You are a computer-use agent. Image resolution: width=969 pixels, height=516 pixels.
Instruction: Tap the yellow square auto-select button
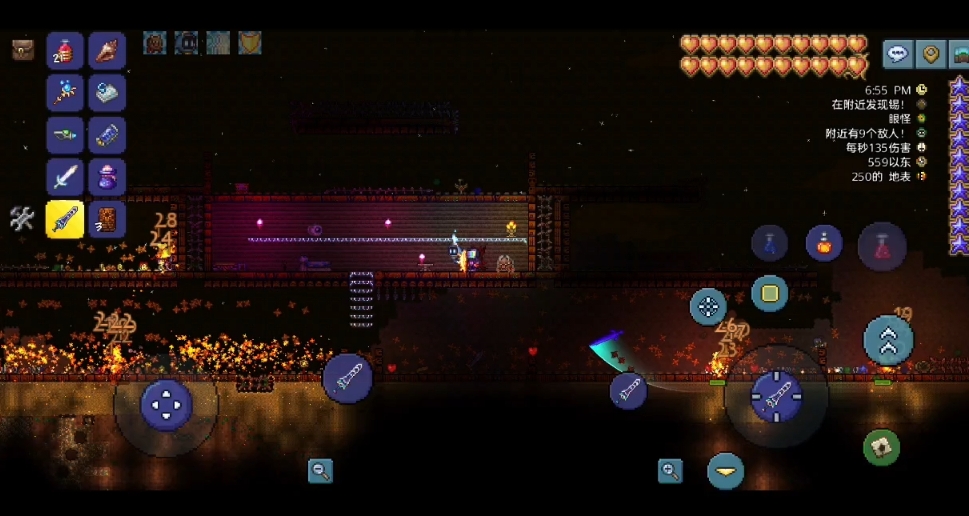click(x=769, y=294)
